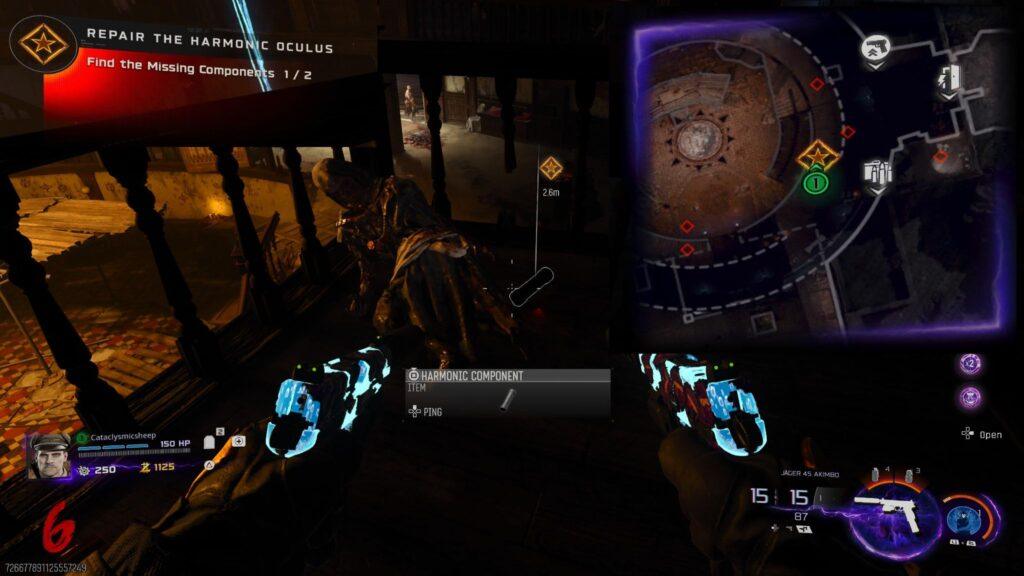The height and width of the screenshot is (576, 1024).
Task: Click the x2 purple power-up icon
Action: point(969,365)
